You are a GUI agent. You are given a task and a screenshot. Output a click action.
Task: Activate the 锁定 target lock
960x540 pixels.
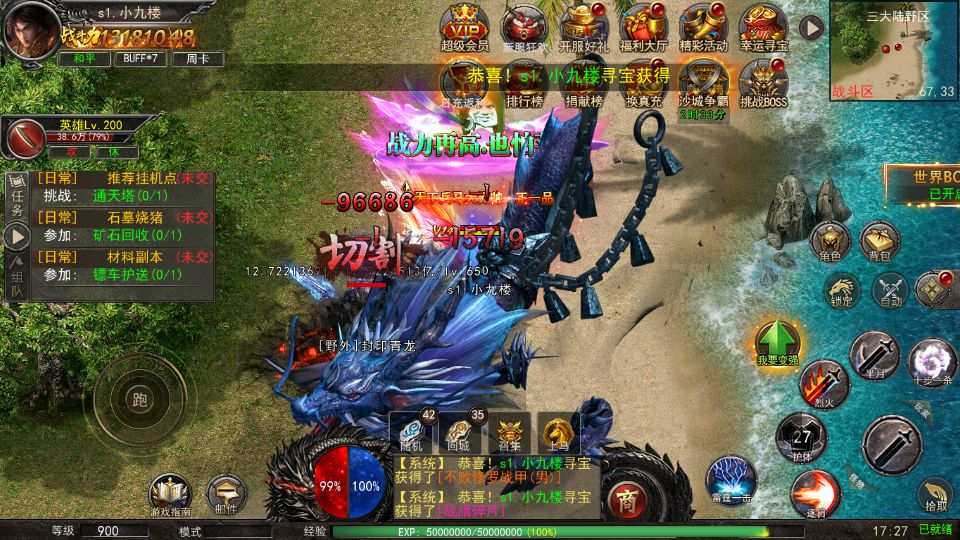pyautogui.click(x=841, y=291)
